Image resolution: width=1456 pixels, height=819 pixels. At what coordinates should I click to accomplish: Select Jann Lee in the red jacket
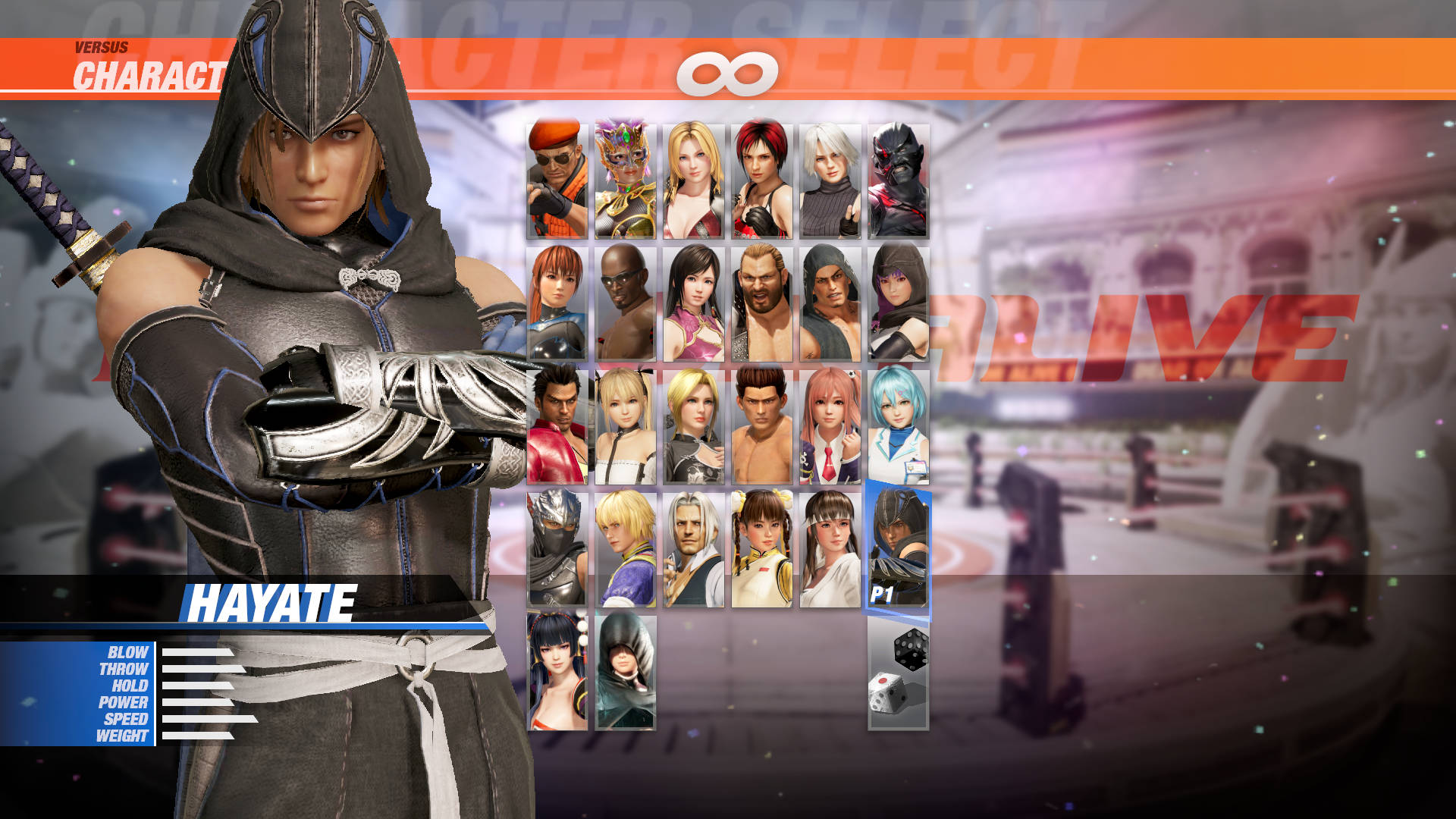click(x=556, y=425)
